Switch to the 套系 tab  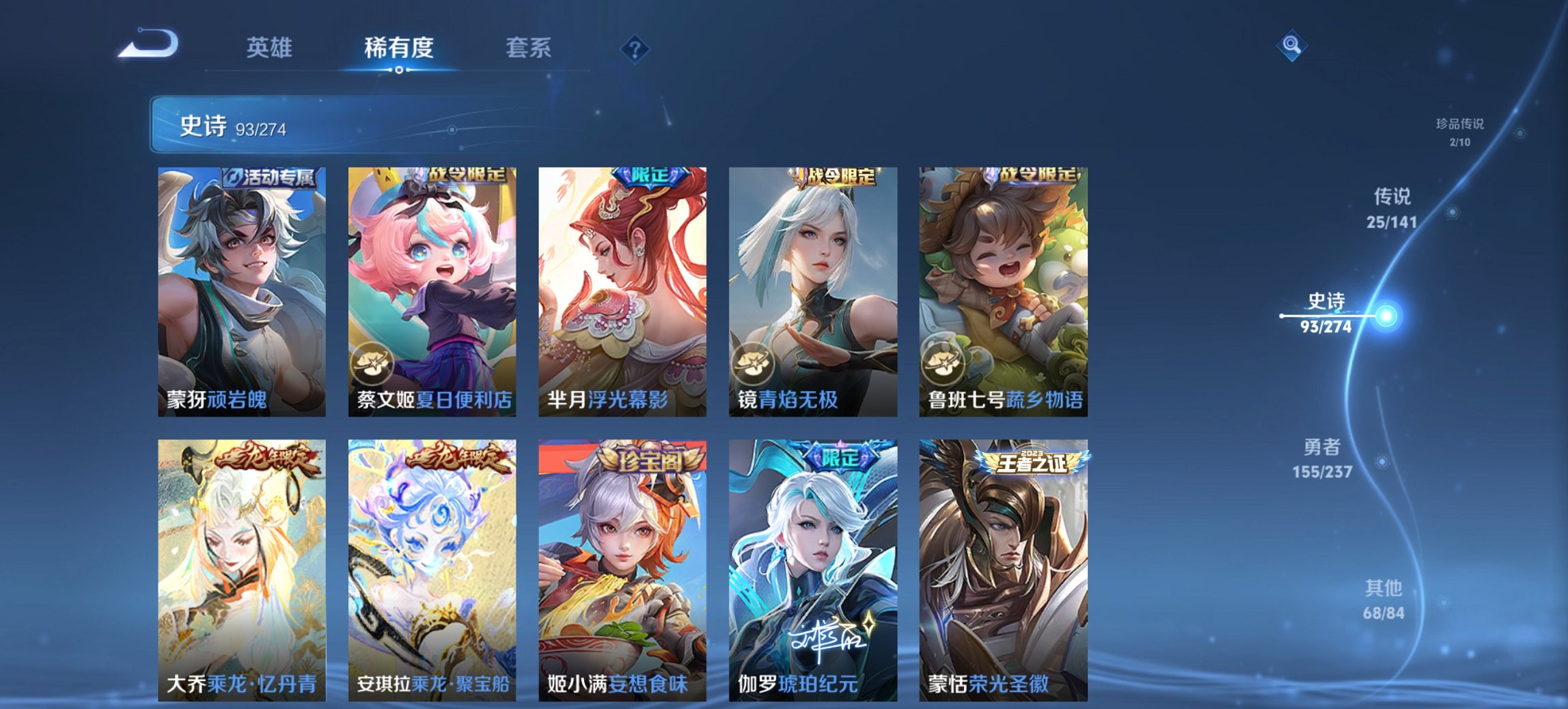[x=527, y=48]
